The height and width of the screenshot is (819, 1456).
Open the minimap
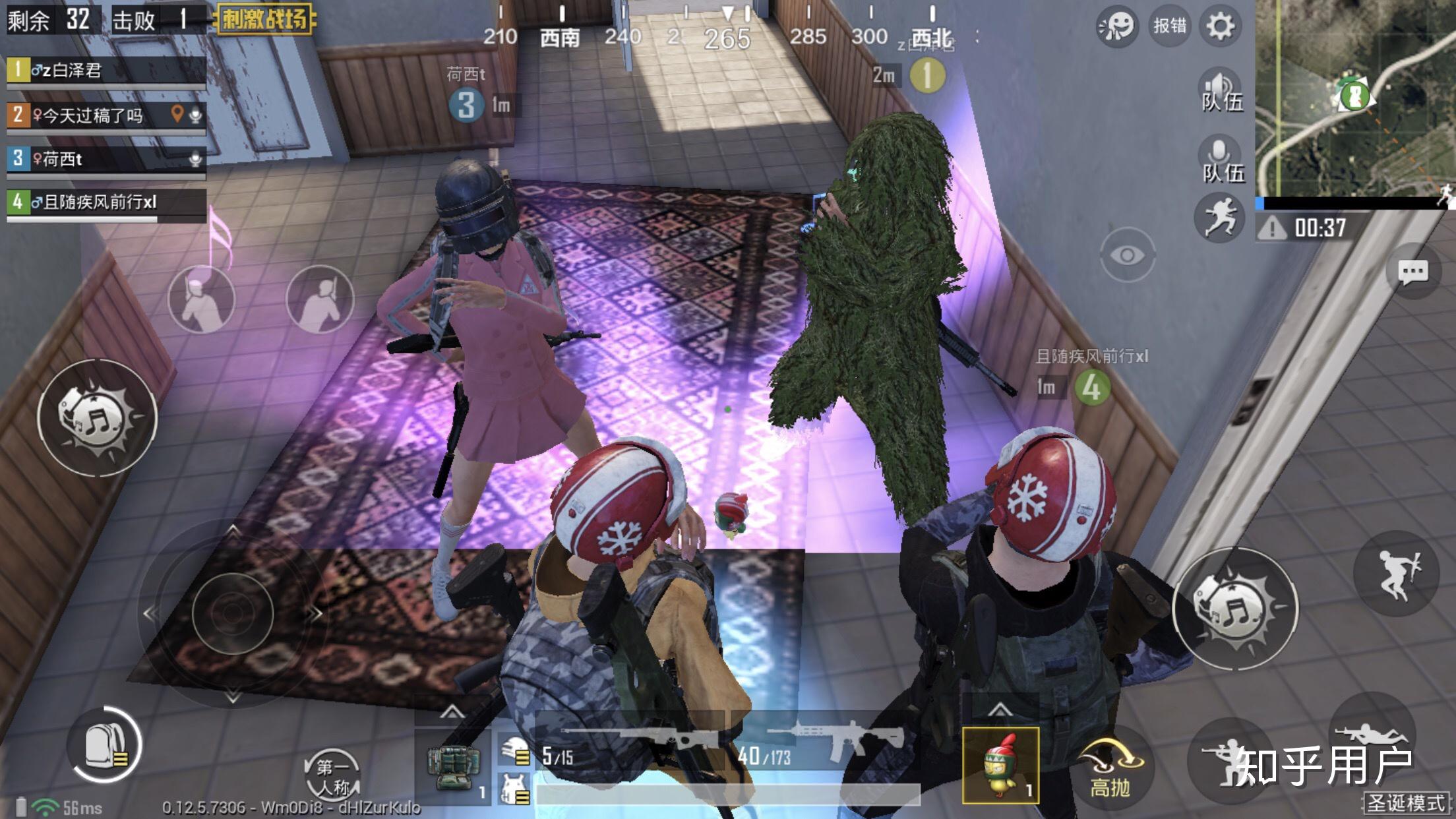click(x=1355, y=98)
